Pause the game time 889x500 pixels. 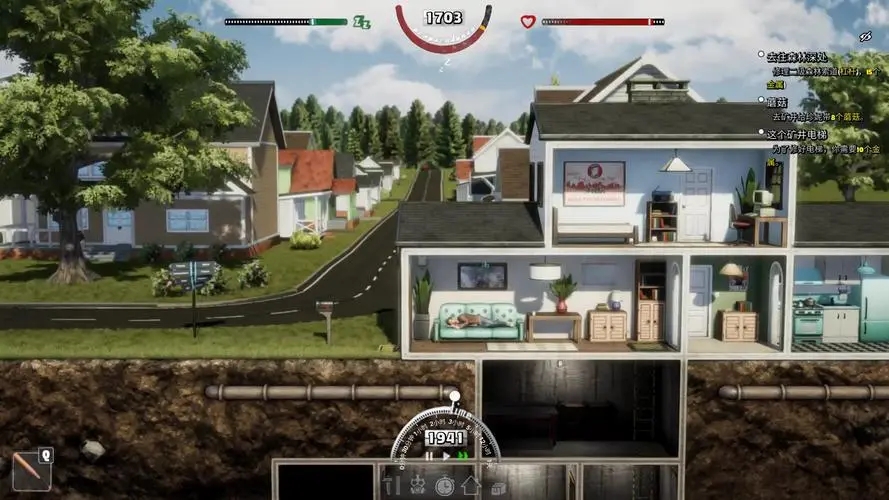coord(430,456)
